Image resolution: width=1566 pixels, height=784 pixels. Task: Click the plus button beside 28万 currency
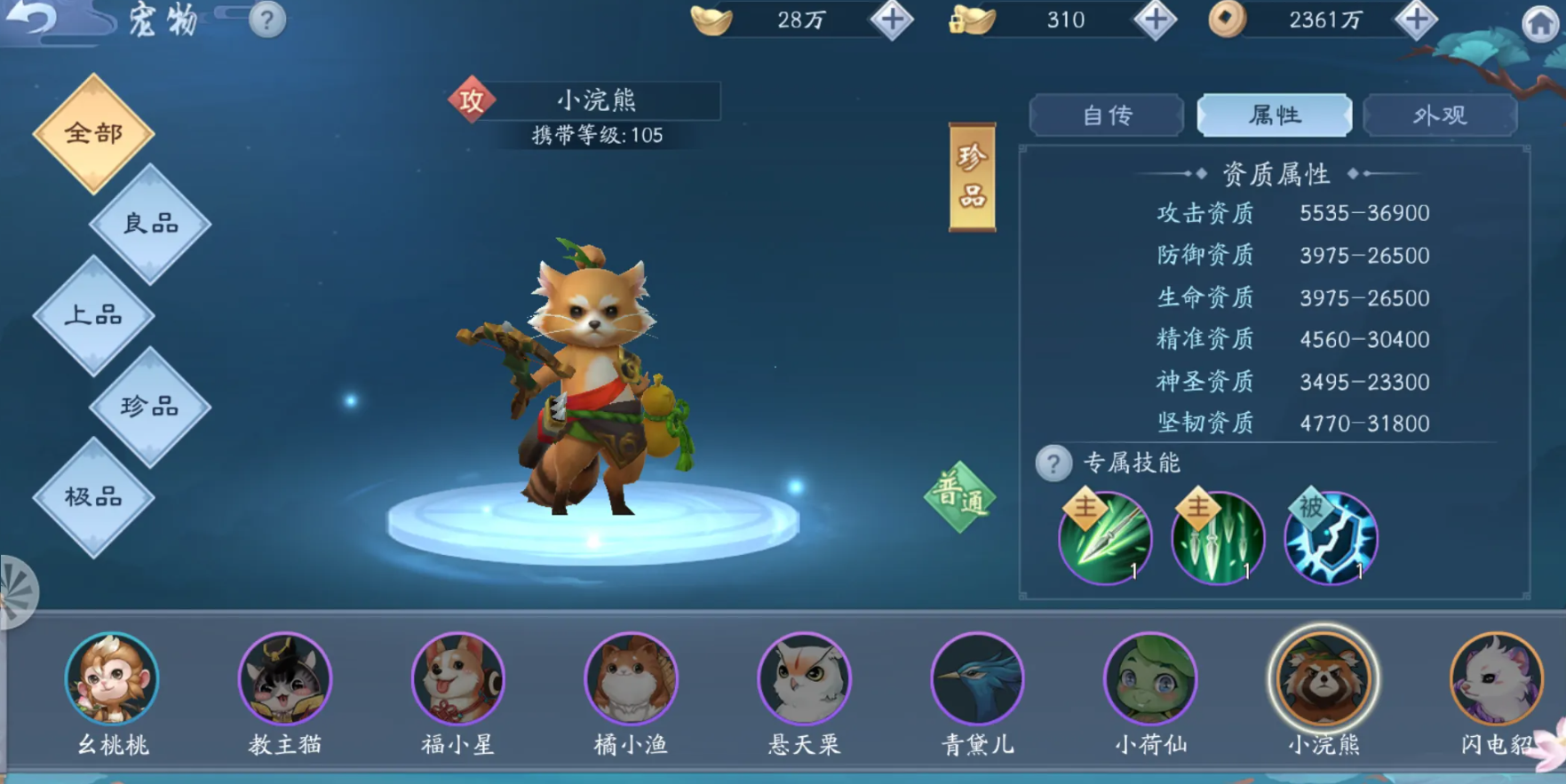pos(891,20)
